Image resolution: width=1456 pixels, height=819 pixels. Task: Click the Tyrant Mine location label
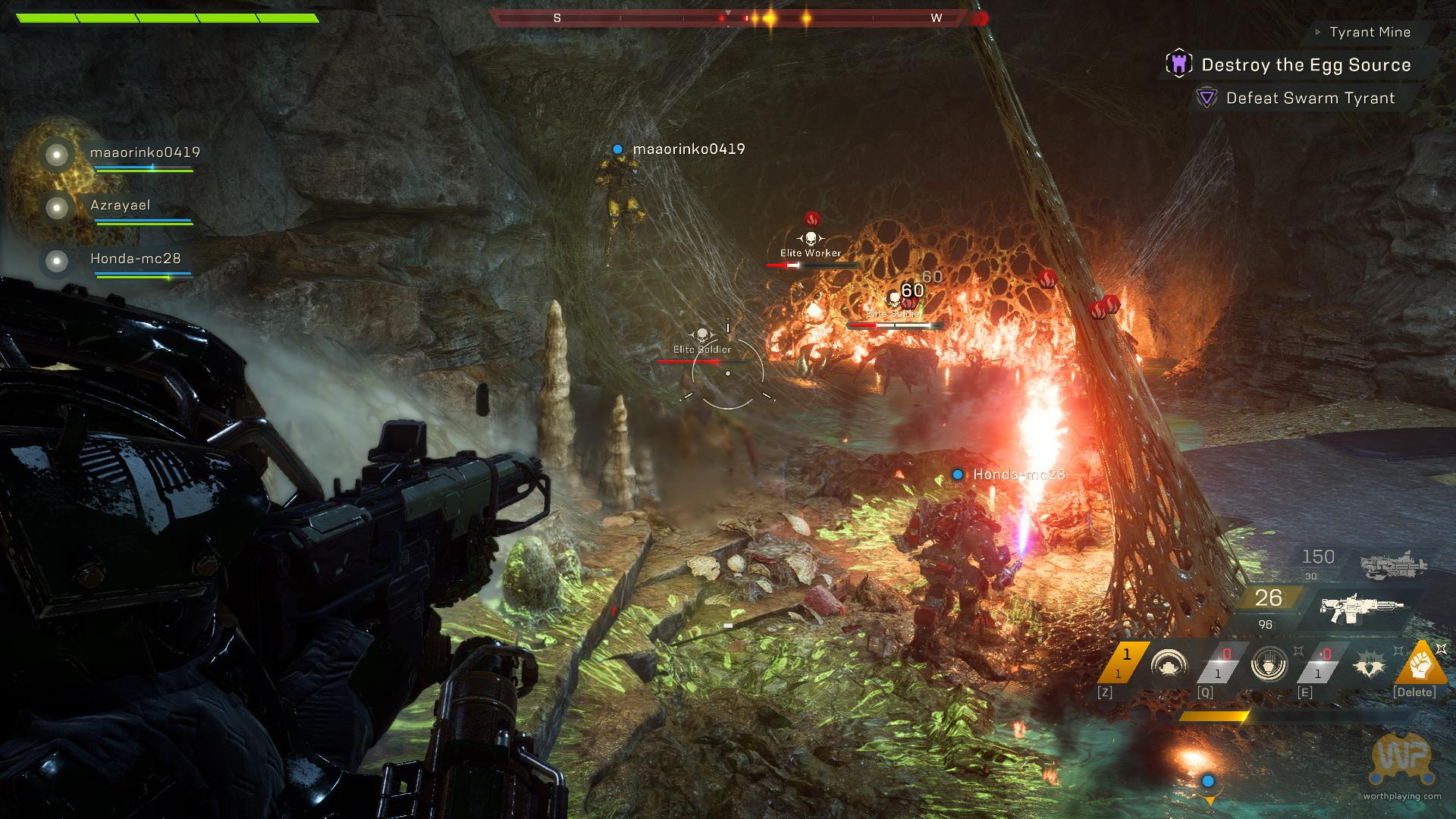[x=1369, y=32]
